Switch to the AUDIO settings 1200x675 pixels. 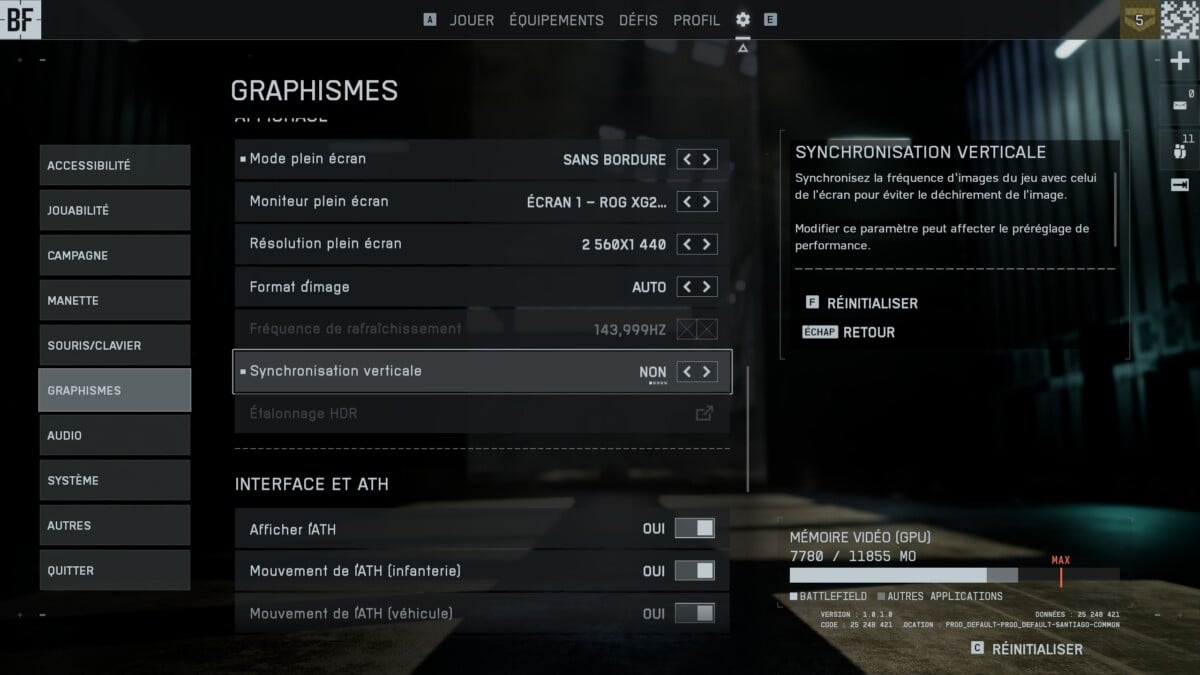114,435
